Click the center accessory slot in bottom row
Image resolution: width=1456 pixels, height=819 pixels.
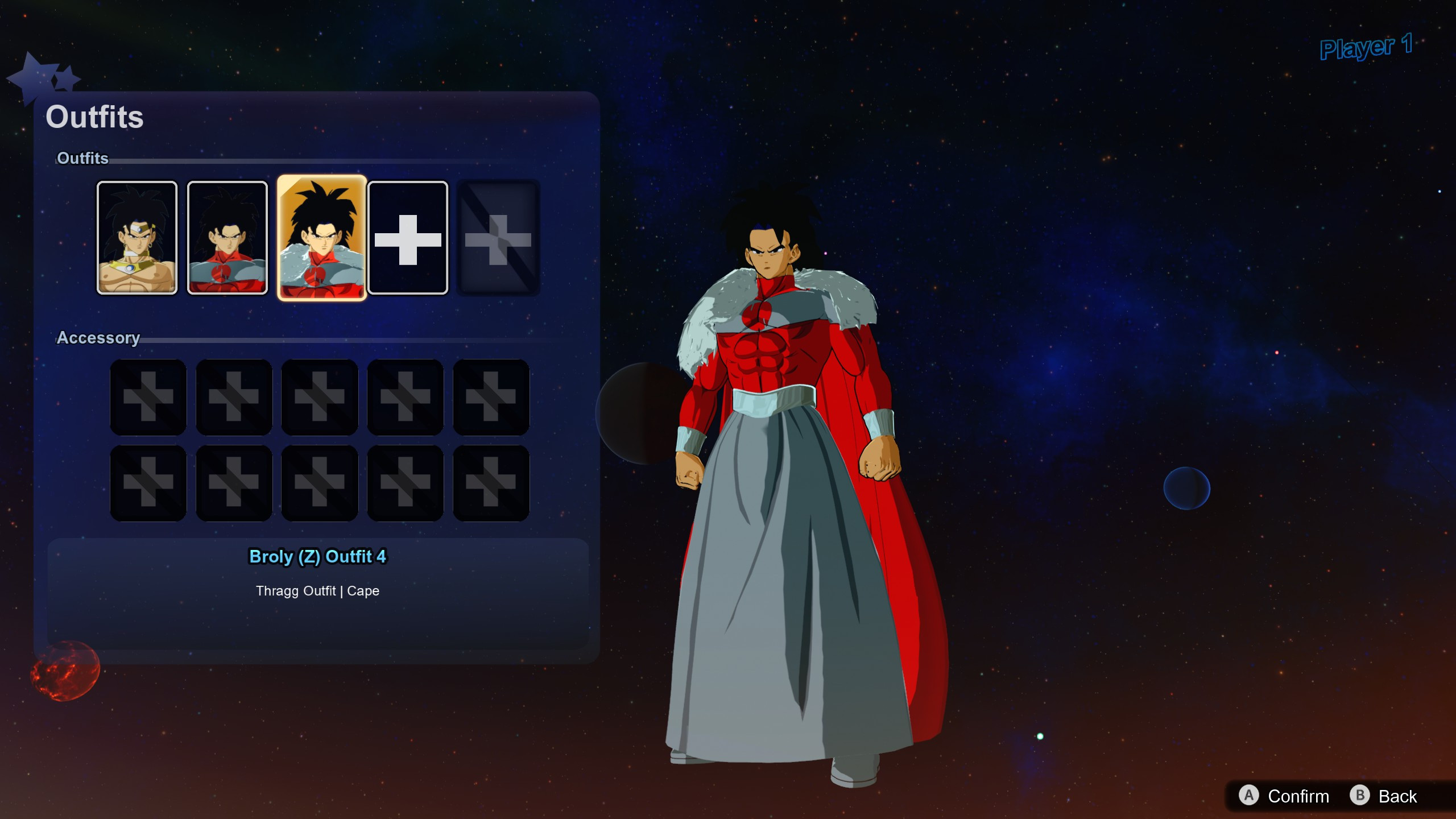pos(320,483)
